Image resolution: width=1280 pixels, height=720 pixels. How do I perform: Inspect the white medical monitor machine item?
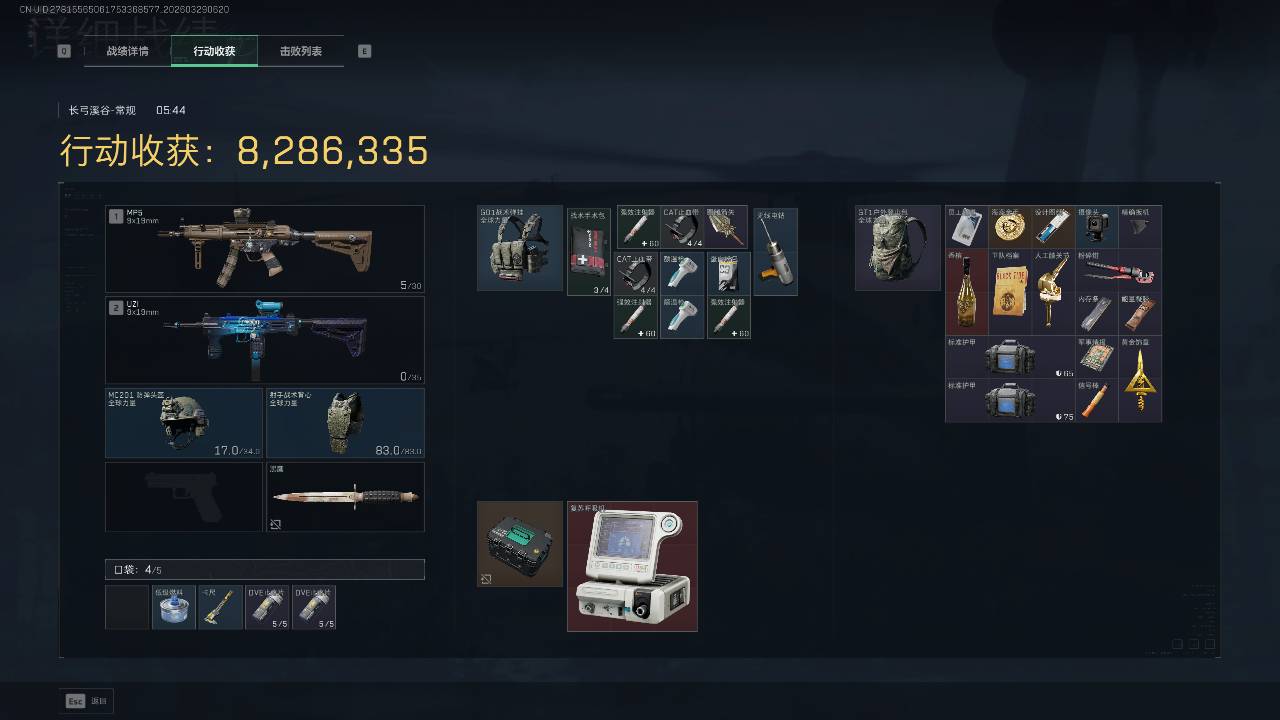(632, 567)
